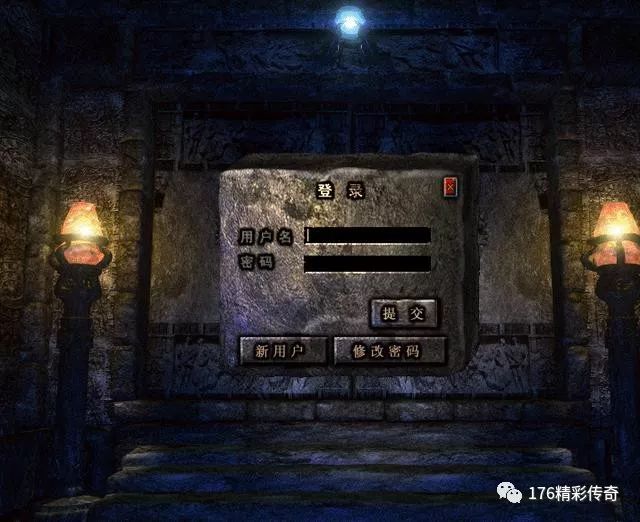Viewport: 640px width, 522px height.
Task: Focus the 密码 password input field
Action: coord(368,263)
